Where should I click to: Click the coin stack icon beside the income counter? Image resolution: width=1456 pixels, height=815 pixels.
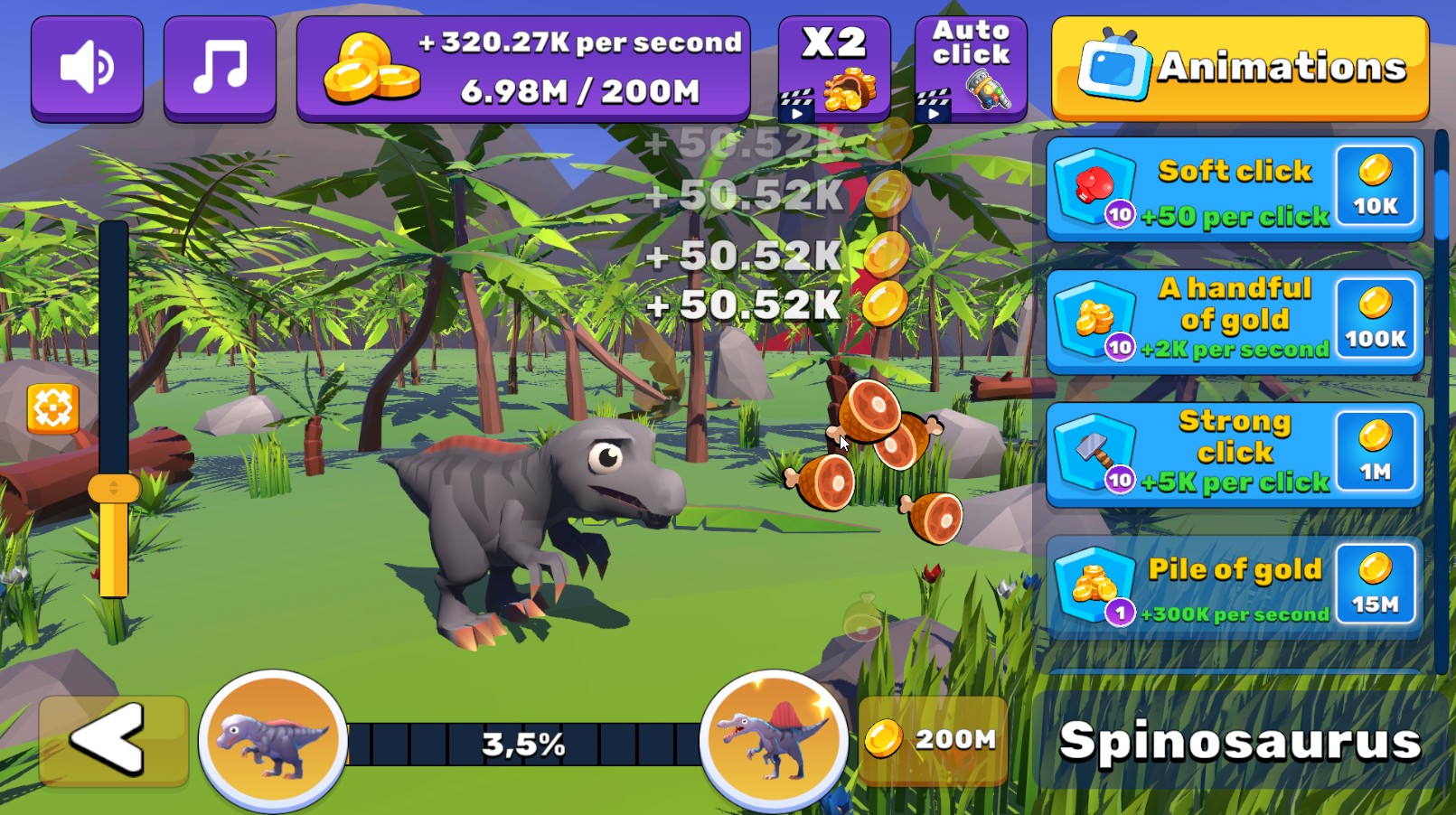[372, 68]
